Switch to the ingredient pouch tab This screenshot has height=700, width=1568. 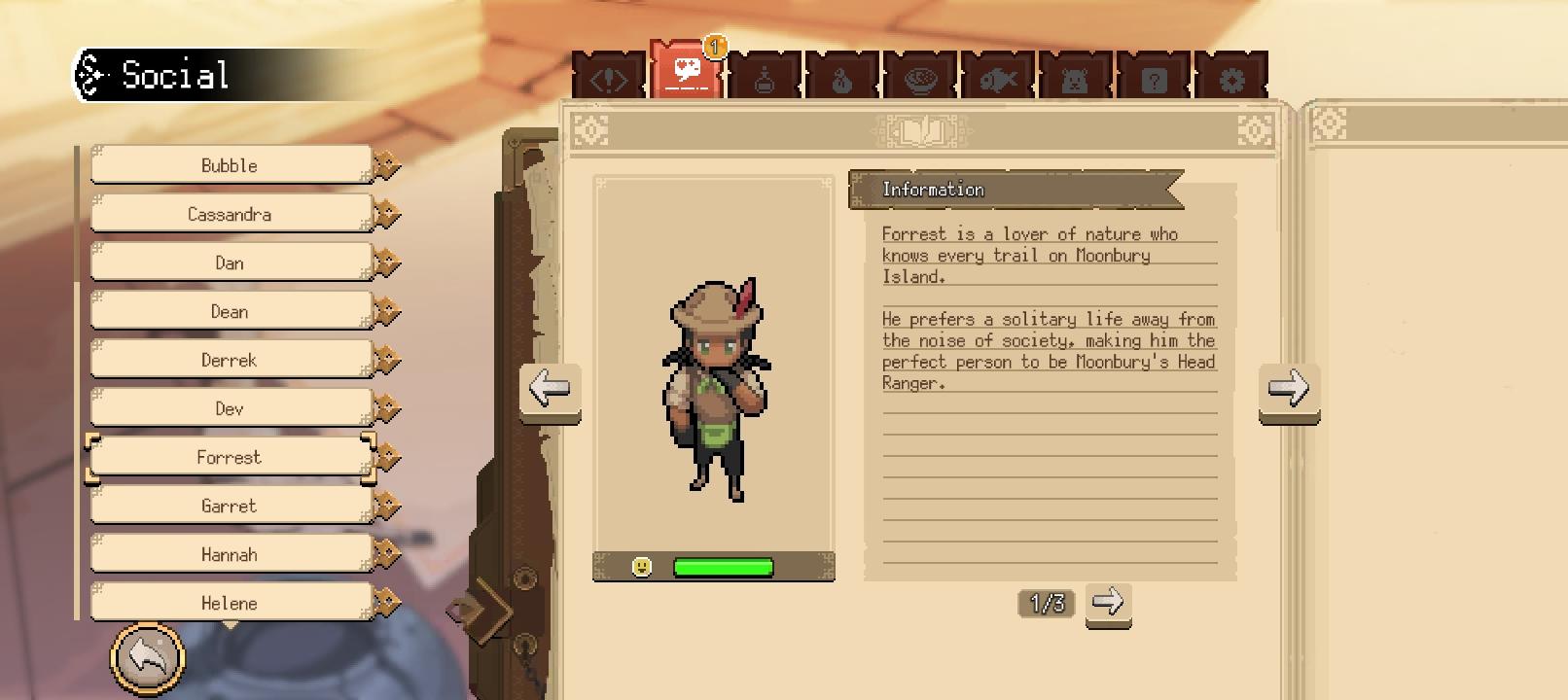[x=842, y=79]
